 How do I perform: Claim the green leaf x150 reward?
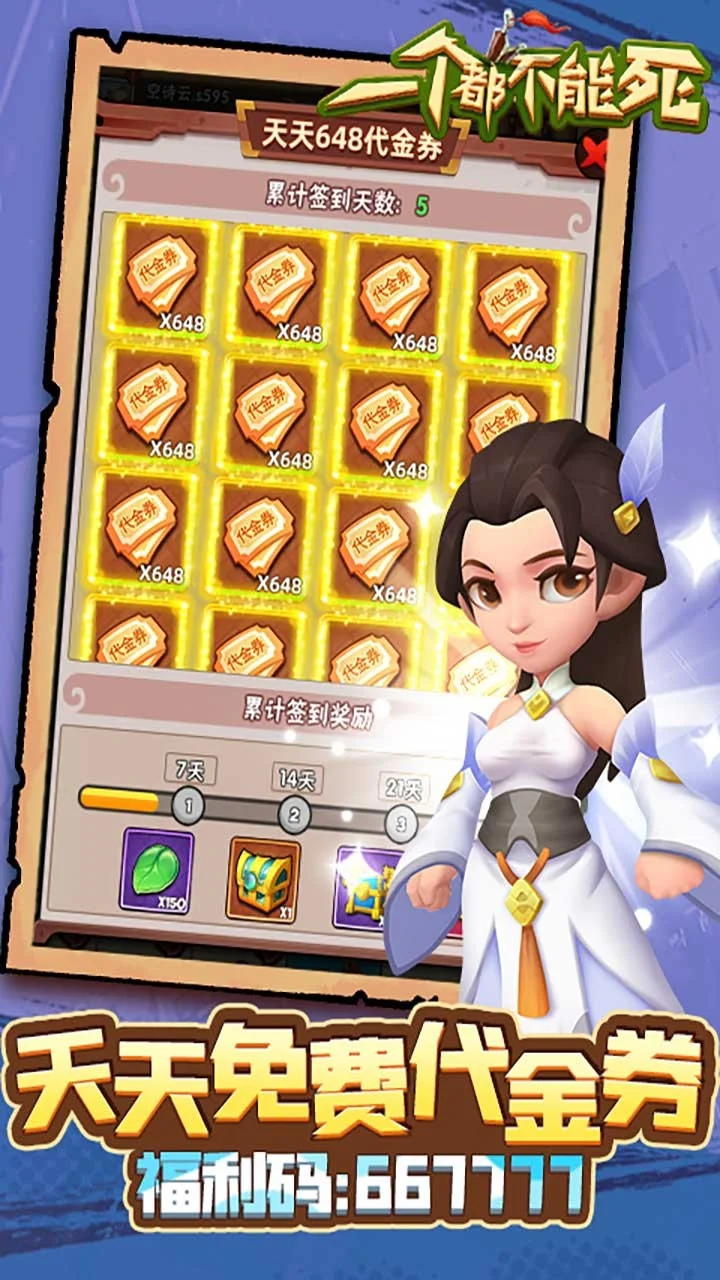pos(157,870)
